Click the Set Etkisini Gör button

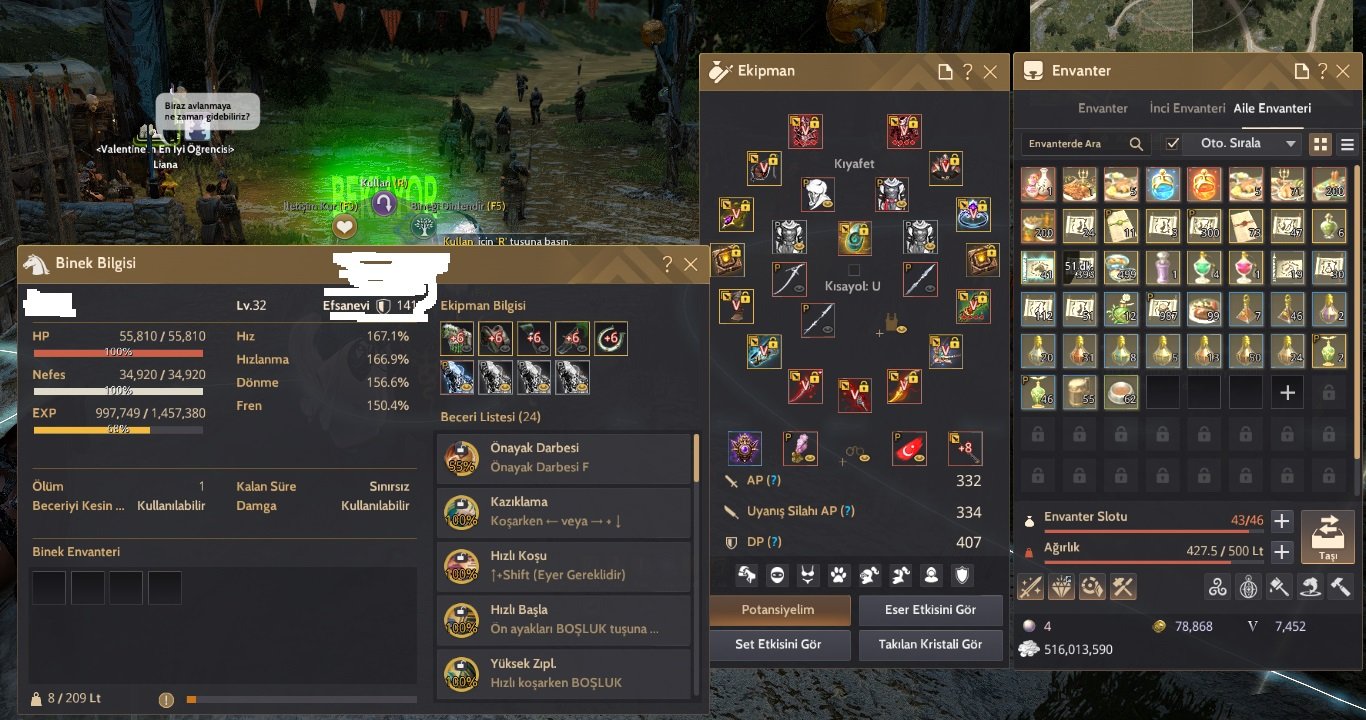pyautogui.click(x=780, y=644)
